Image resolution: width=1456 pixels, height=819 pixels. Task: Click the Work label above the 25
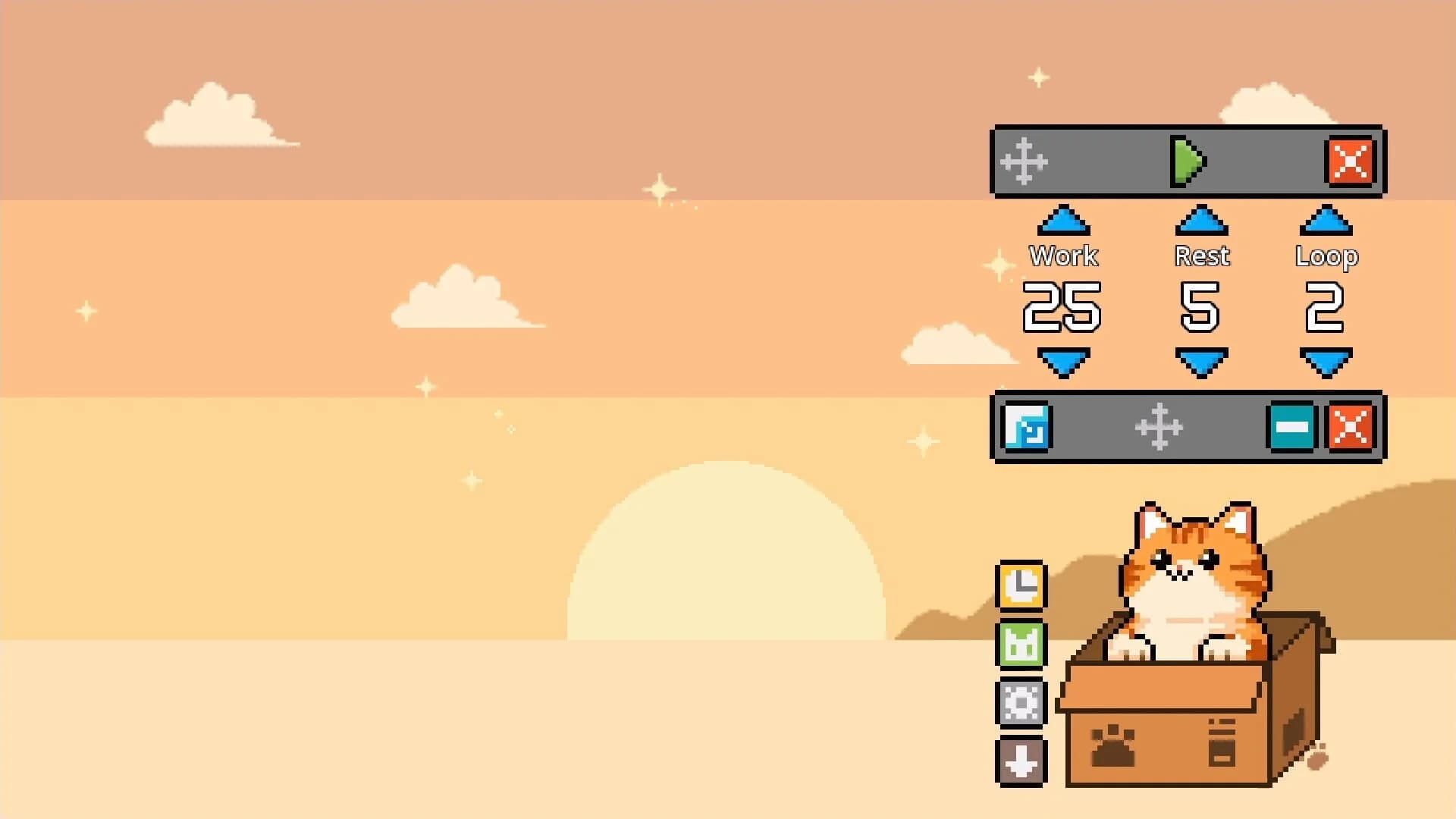click(1064, 256)
